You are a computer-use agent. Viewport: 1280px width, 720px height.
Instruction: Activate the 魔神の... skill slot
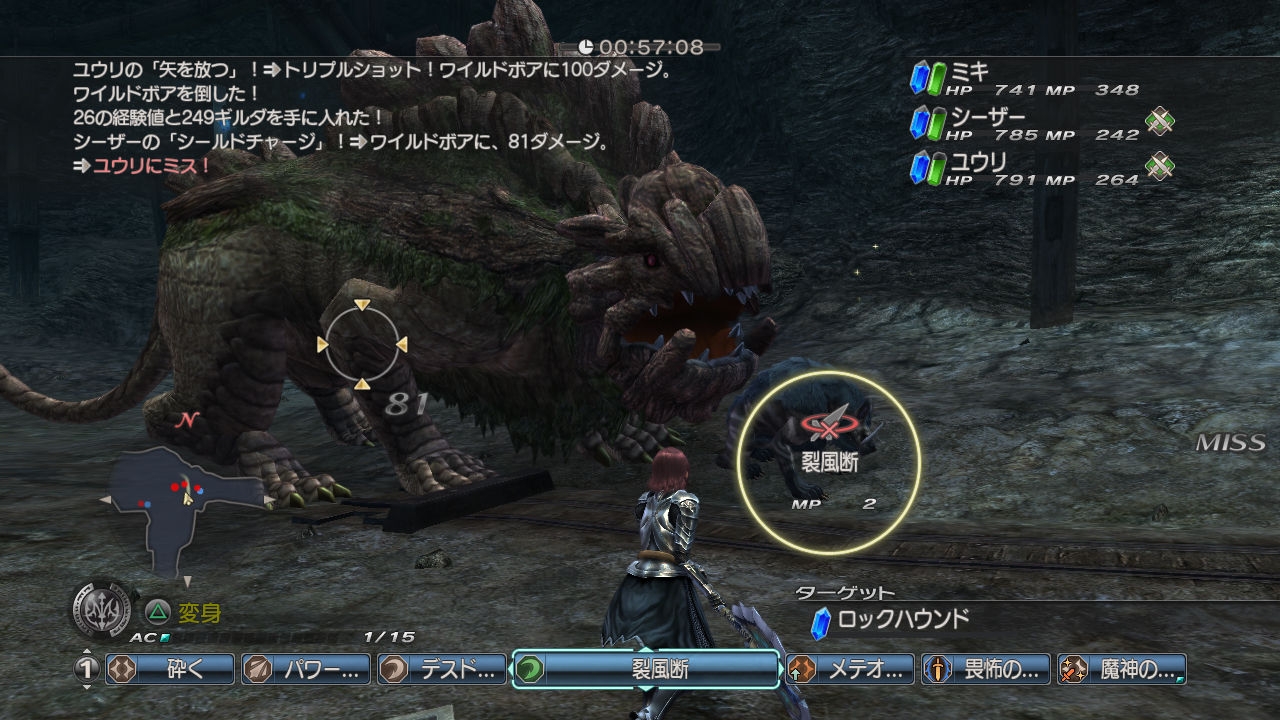point(1122,669)
